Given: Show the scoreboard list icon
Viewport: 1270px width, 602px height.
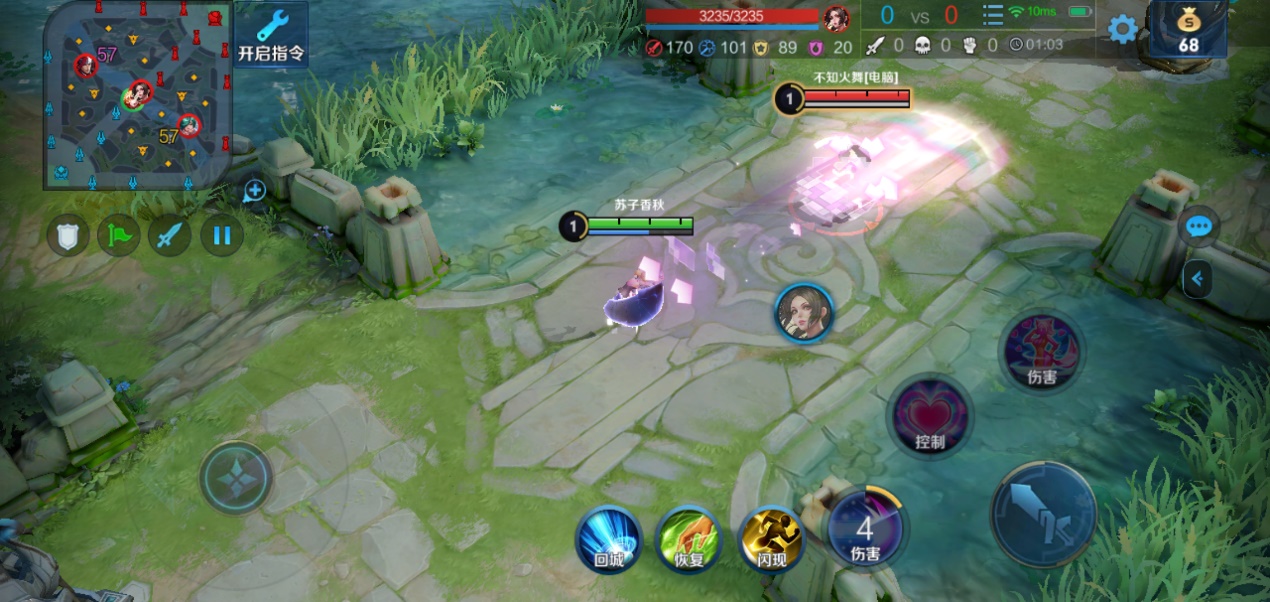Looking at the screenshot, I should pyautogui.click(x=992, y=15).
